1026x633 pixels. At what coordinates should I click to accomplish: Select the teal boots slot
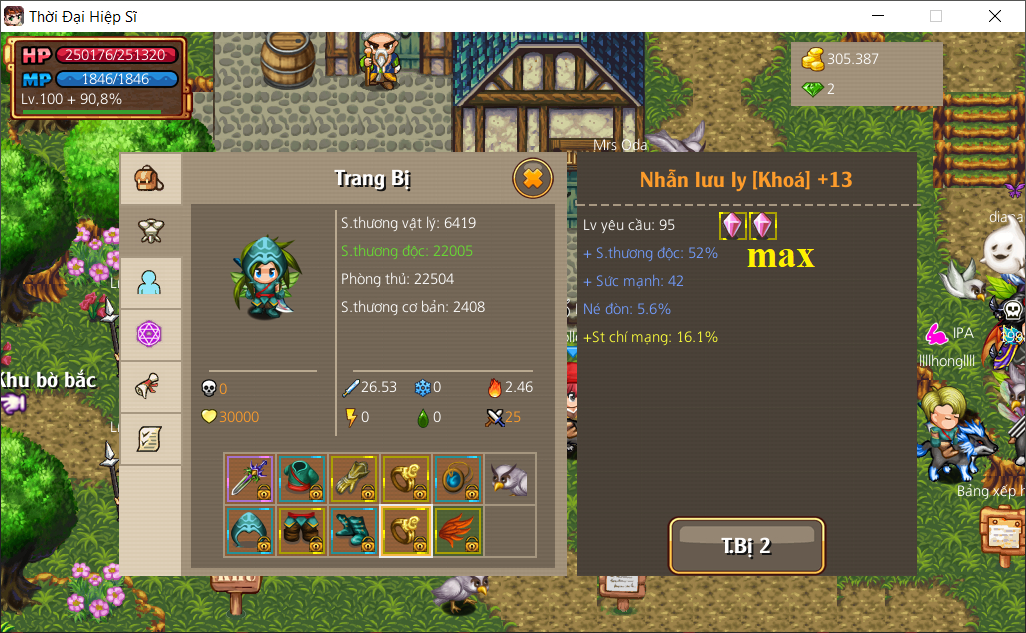pyautogui.click(x=354, y=531)
